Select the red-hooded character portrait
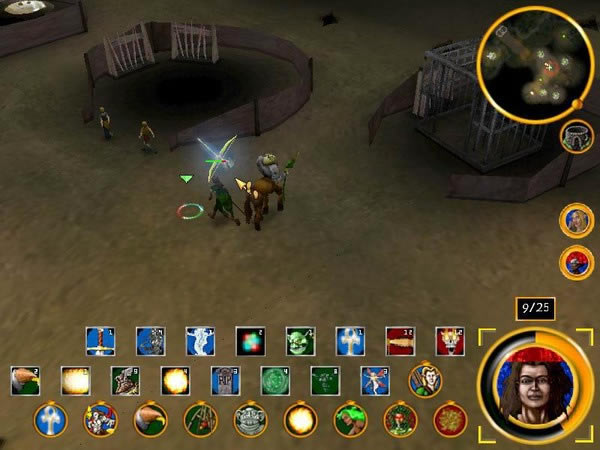The height and width of the screenshot is (450, 600). coord(576,262)
